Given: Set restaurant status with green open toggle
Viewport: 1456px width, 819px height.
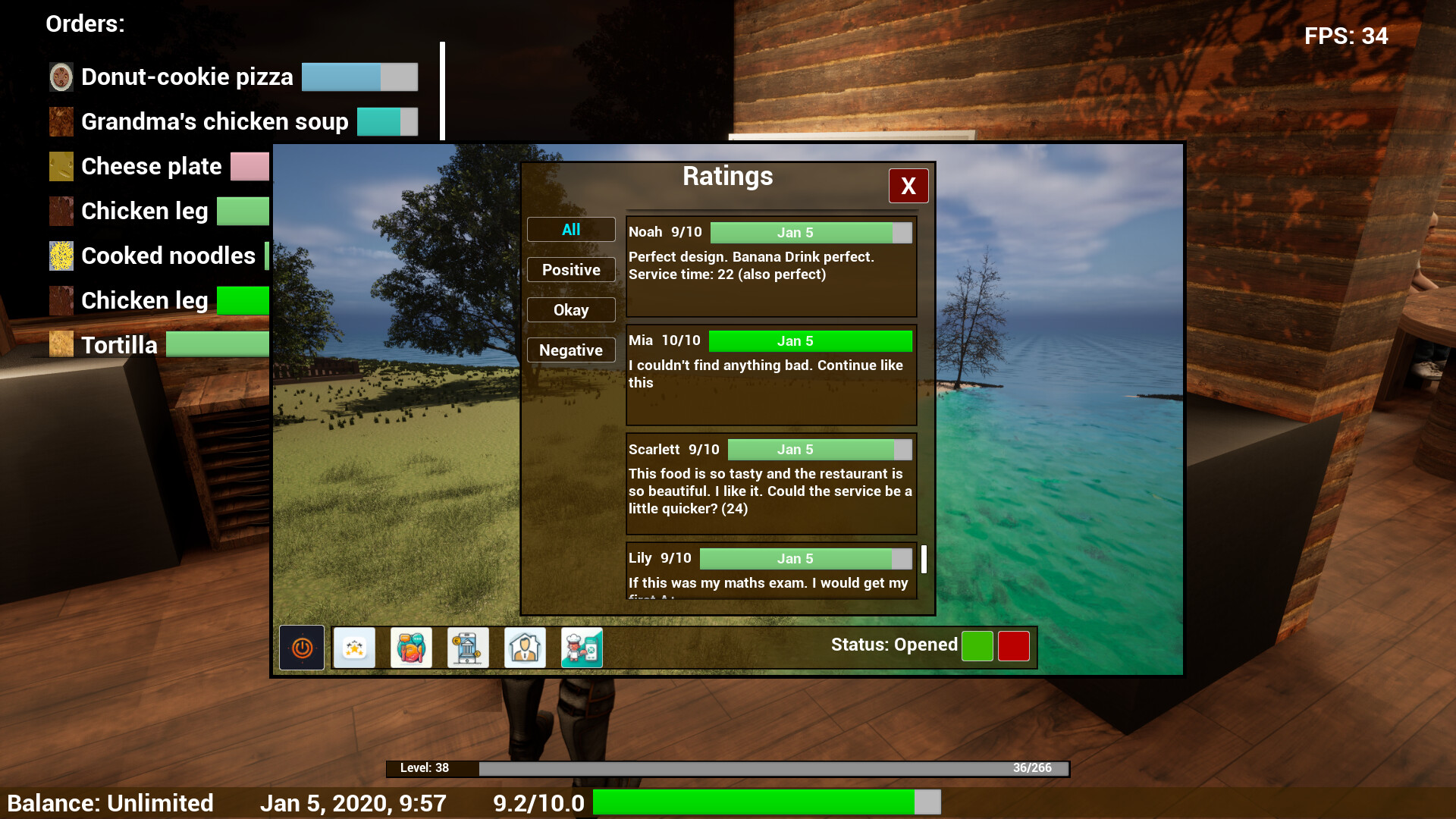Looking at the screenshot, I should coord(976,646).
